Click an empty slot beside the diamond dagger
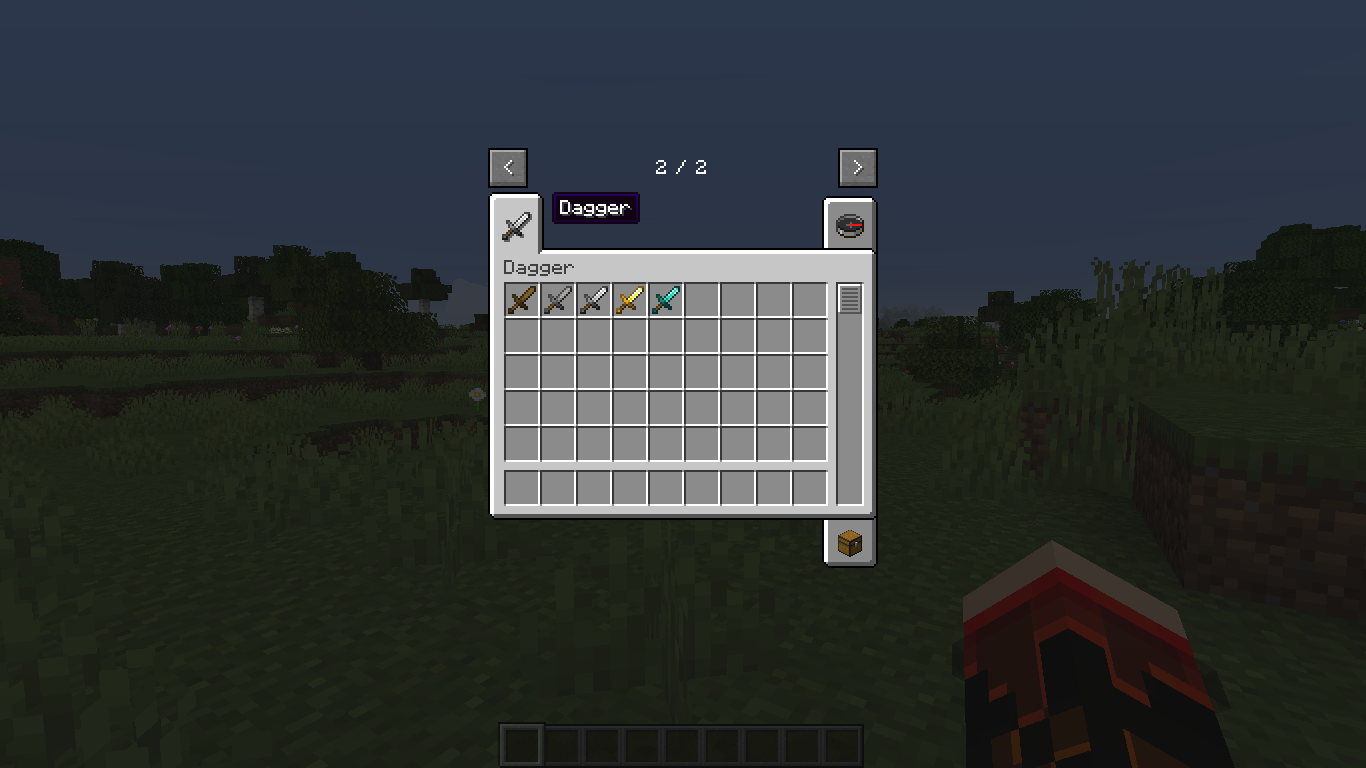Viewport: 1366px width, 768px height. tap(700, 299)
